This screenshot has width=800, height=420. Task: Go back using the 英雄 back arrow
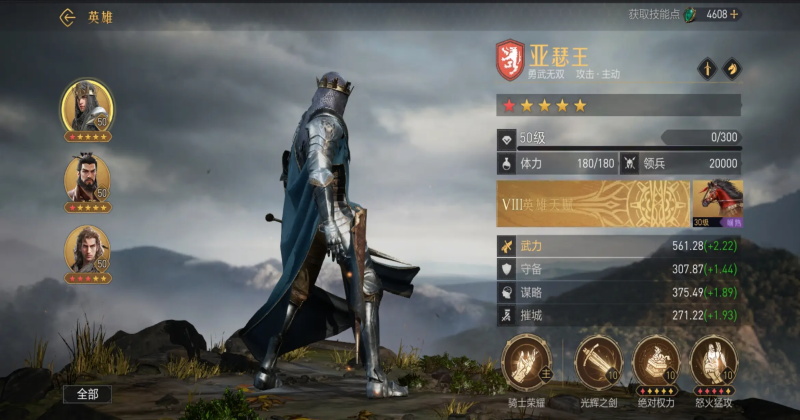(x=68, y=17)
